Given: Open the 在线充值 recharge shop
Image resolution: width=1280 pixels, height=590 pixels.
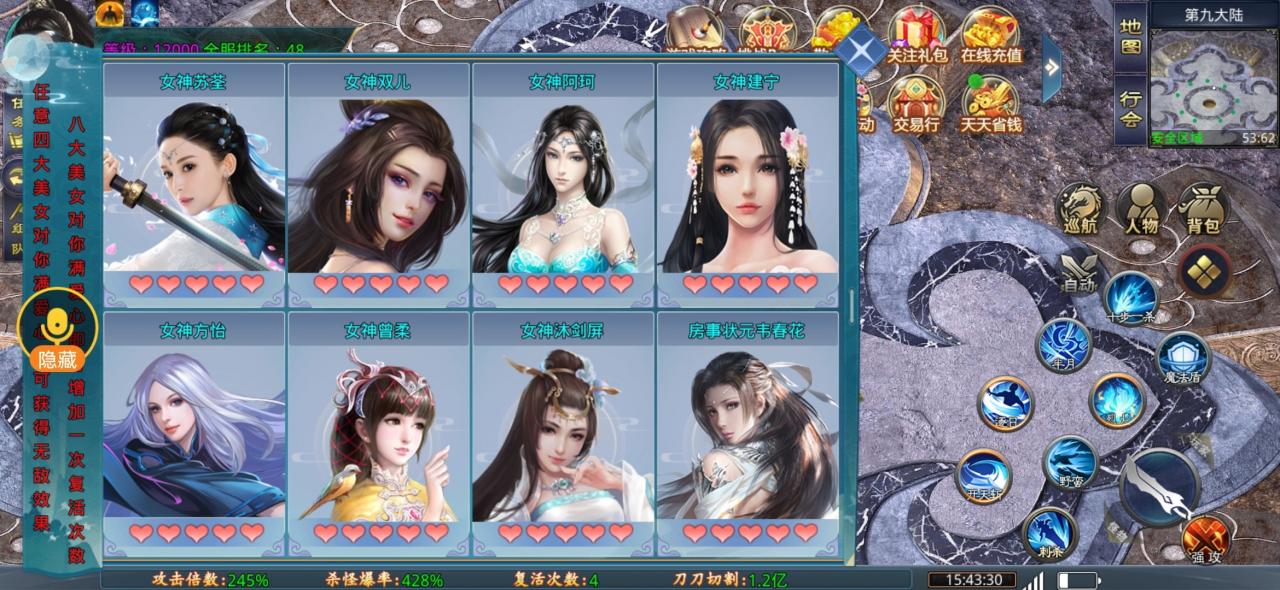Looking at the screenshot, I should pos(991,38).
